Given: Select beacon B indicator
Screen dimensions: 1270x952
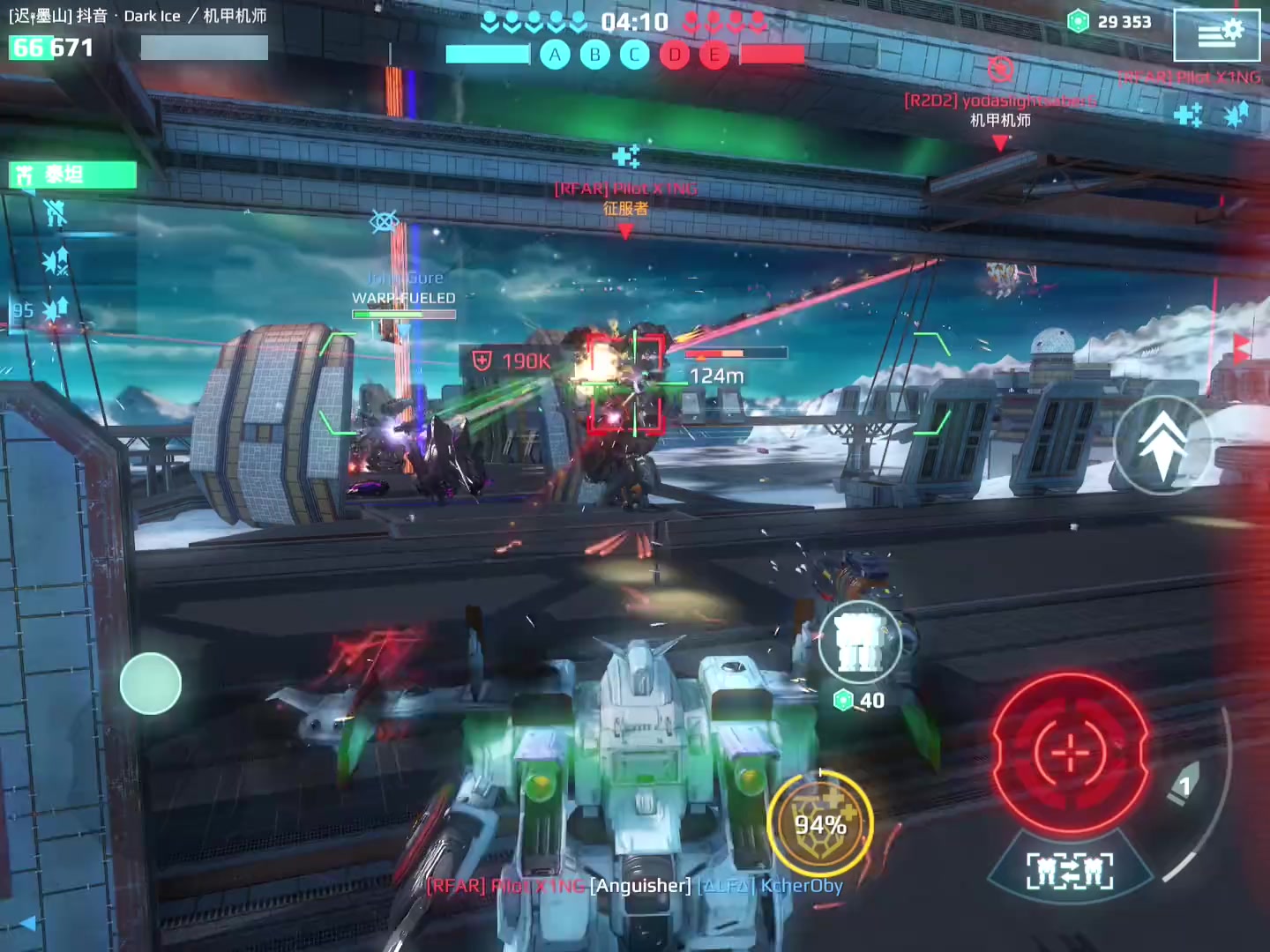Looking at the screenshot, I should pos(595,56).
